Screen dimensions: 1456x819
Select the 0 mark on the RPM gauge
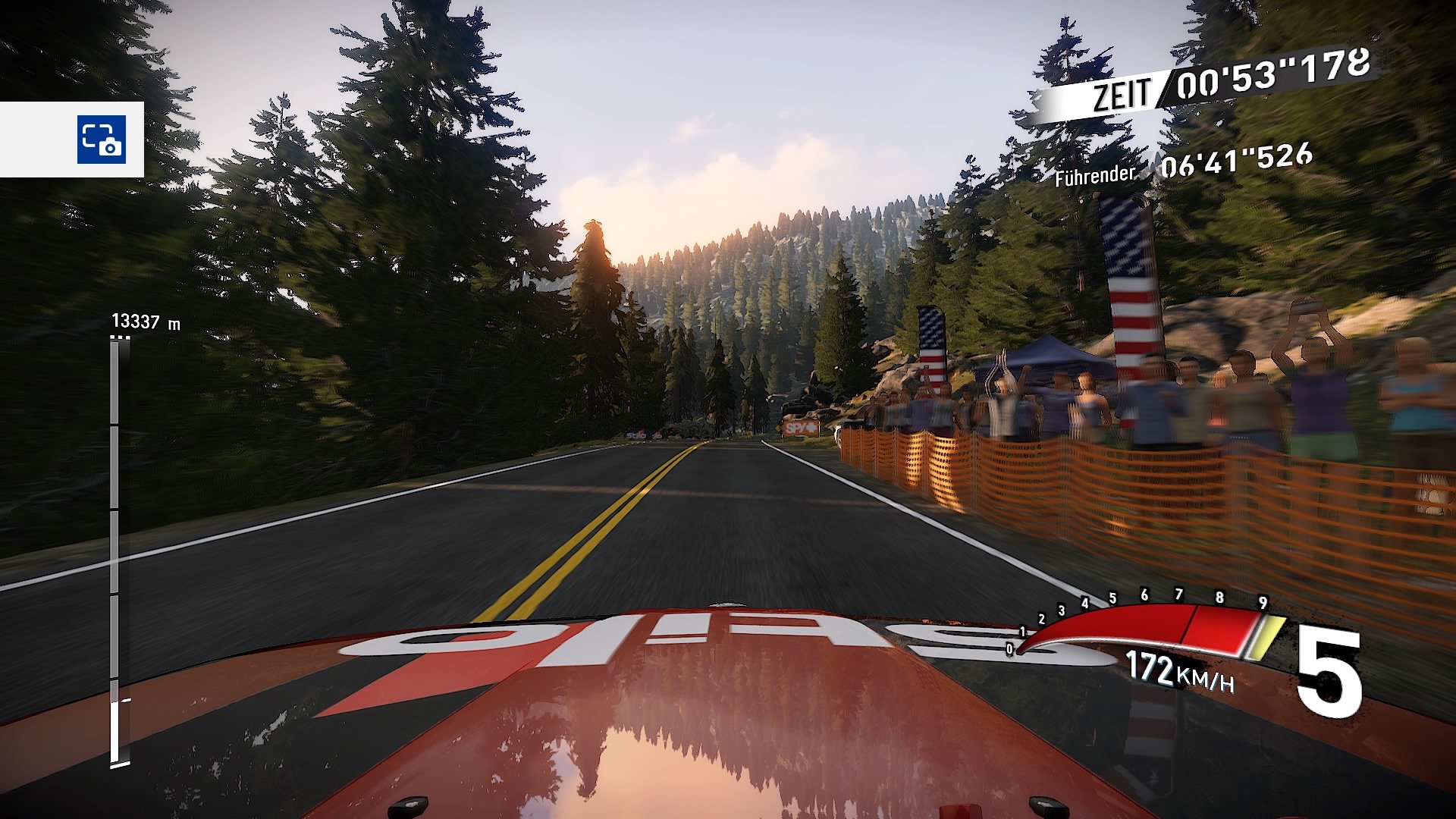1009,649
